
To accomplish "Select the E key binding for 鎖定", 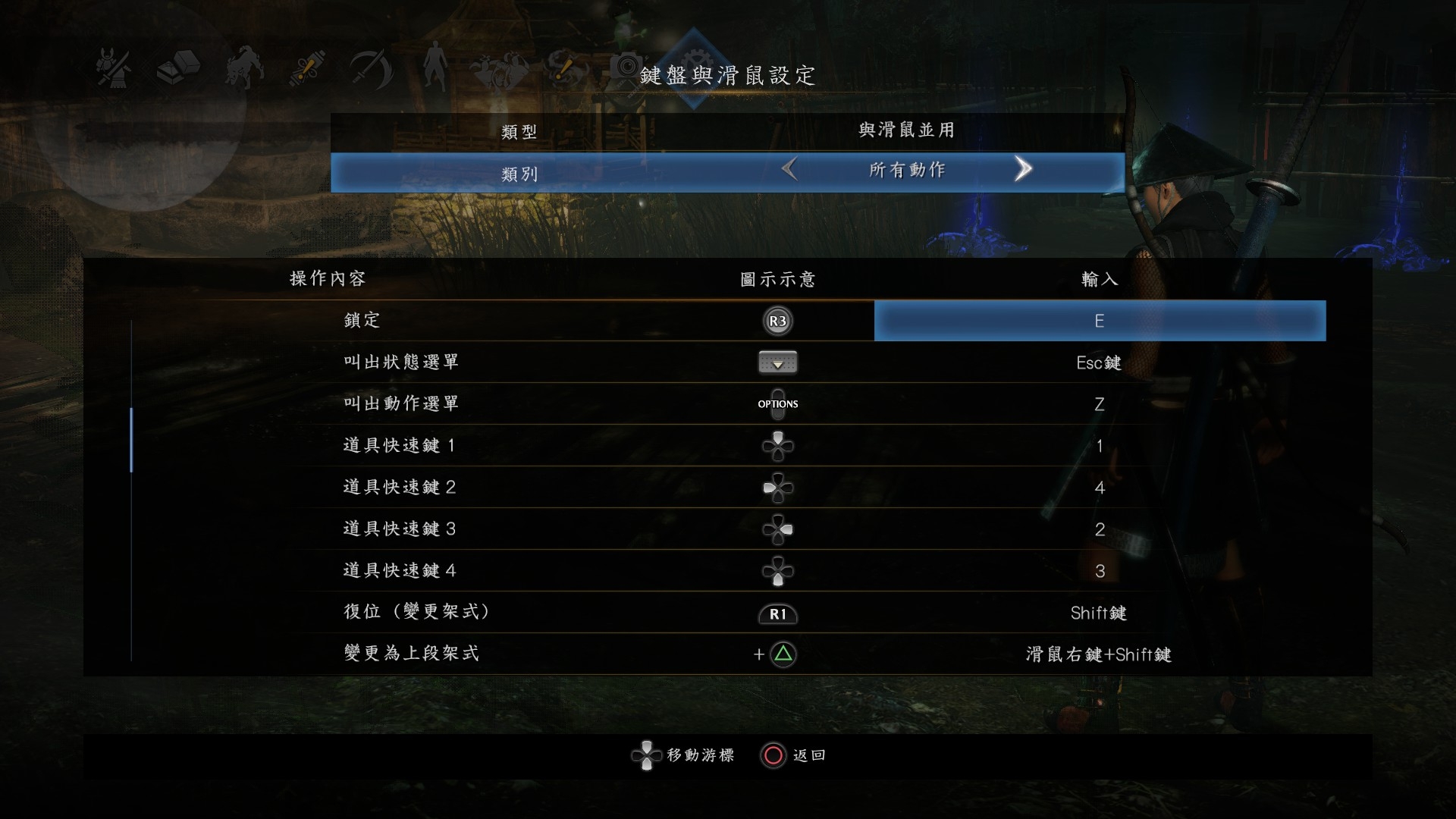I will (x=1099, y=321).
